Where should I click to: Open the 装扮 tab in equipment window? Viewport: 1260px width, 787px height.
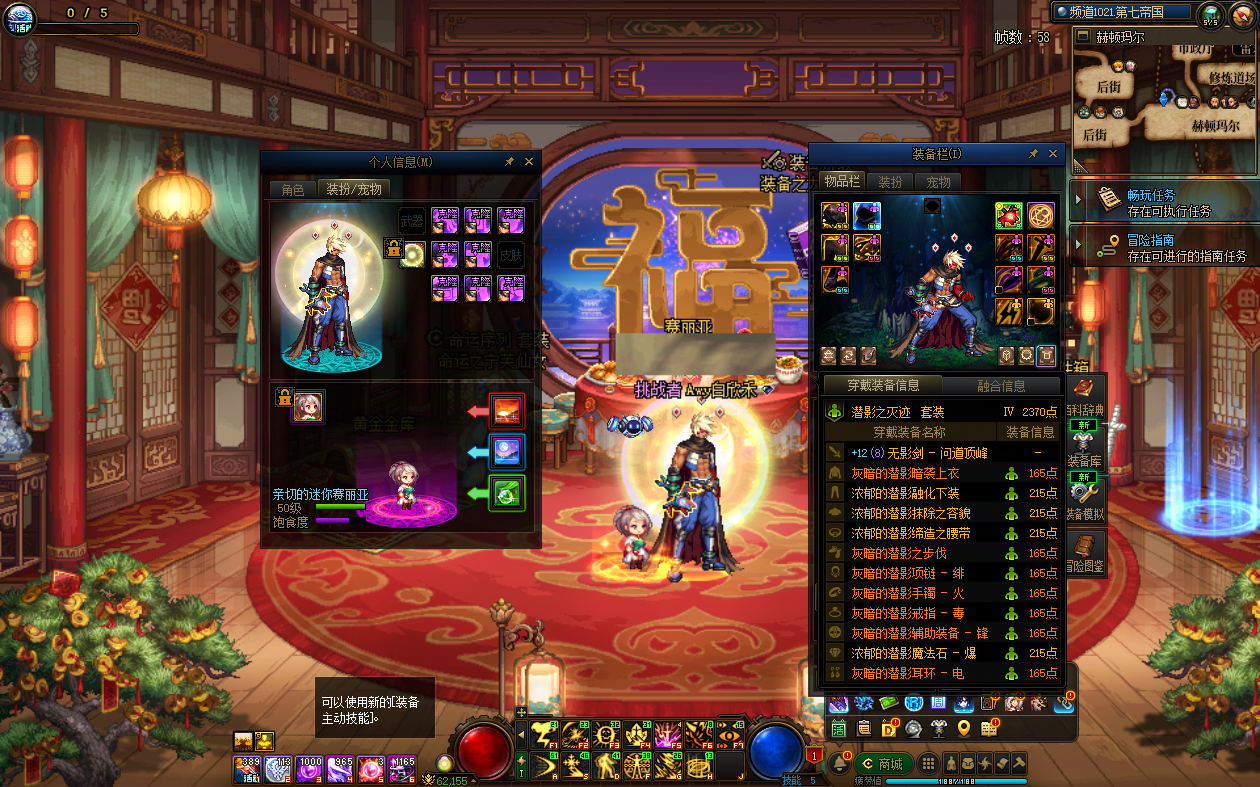(890, 182)
